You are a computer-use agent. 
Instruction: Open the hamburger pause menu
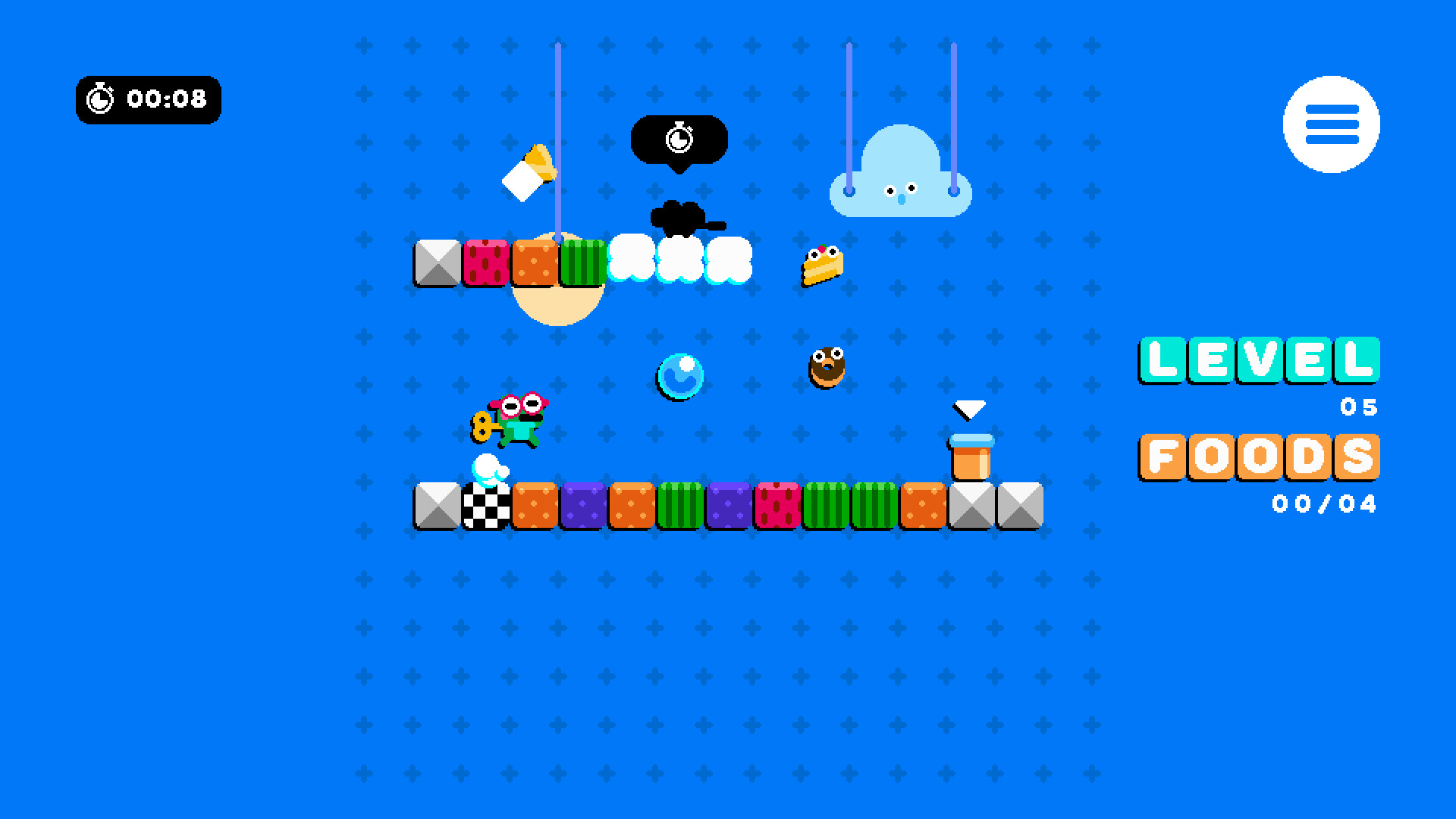(1331, 125)
